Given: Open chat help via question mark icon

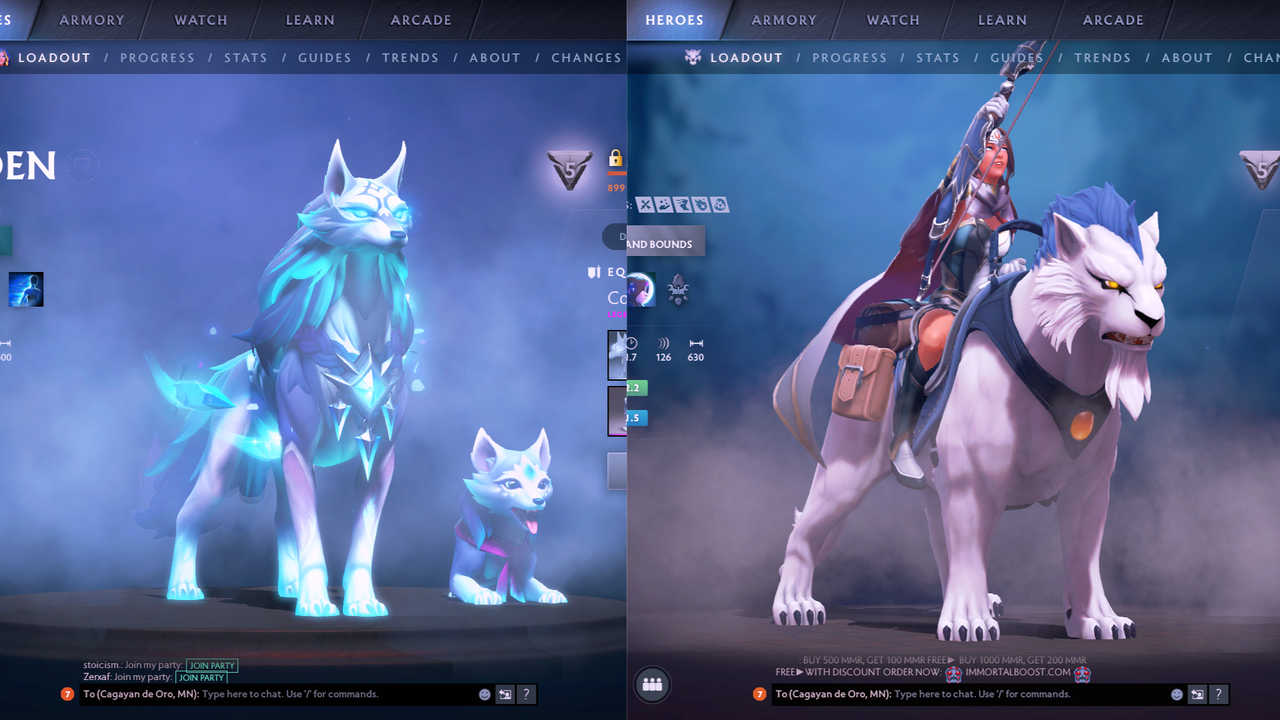Looking at the screenshot, I should [1219, 693].
